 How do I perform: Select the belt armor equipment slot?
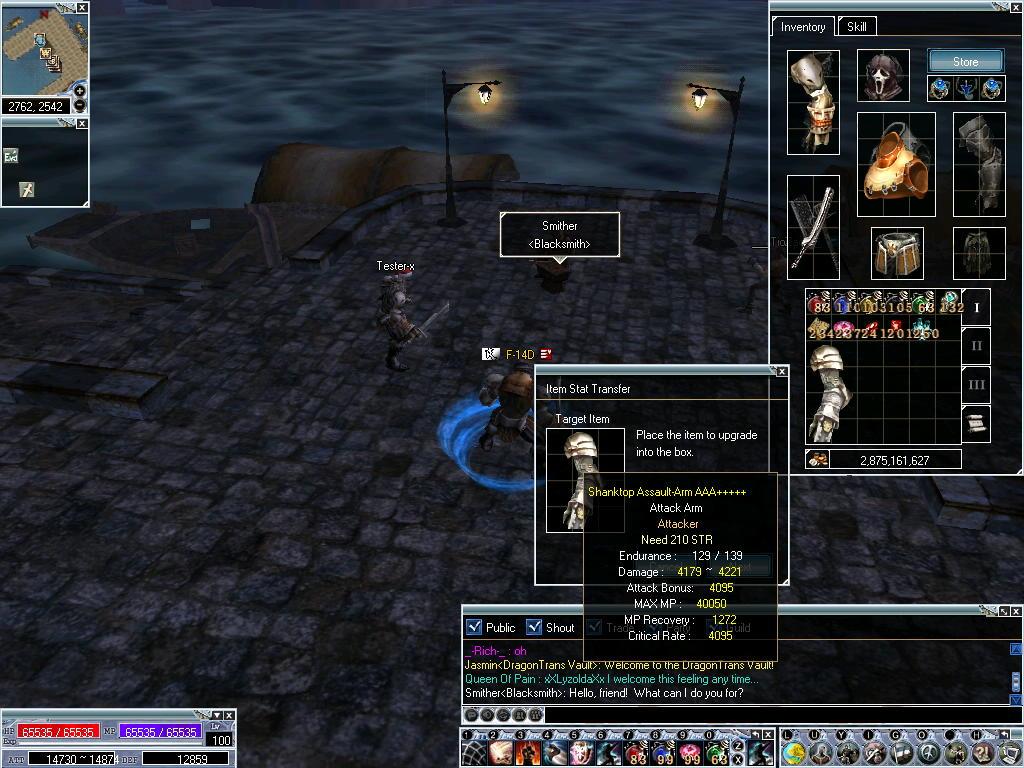click(x=896, y=253)
